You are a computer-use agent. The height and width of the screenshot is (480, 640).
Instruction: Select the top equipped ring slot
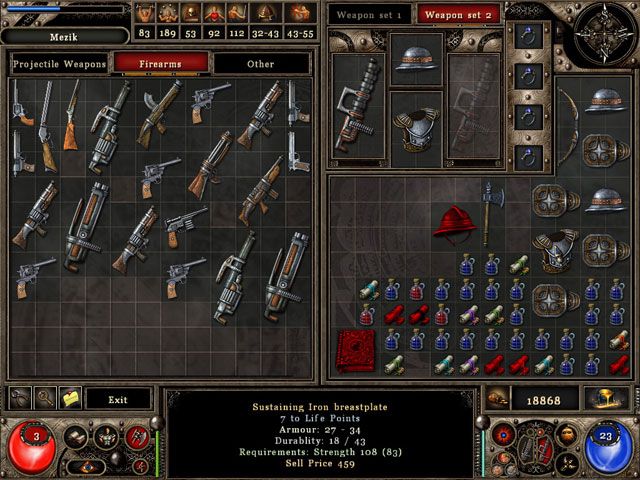pyautogui.click(x=527, y=36)
